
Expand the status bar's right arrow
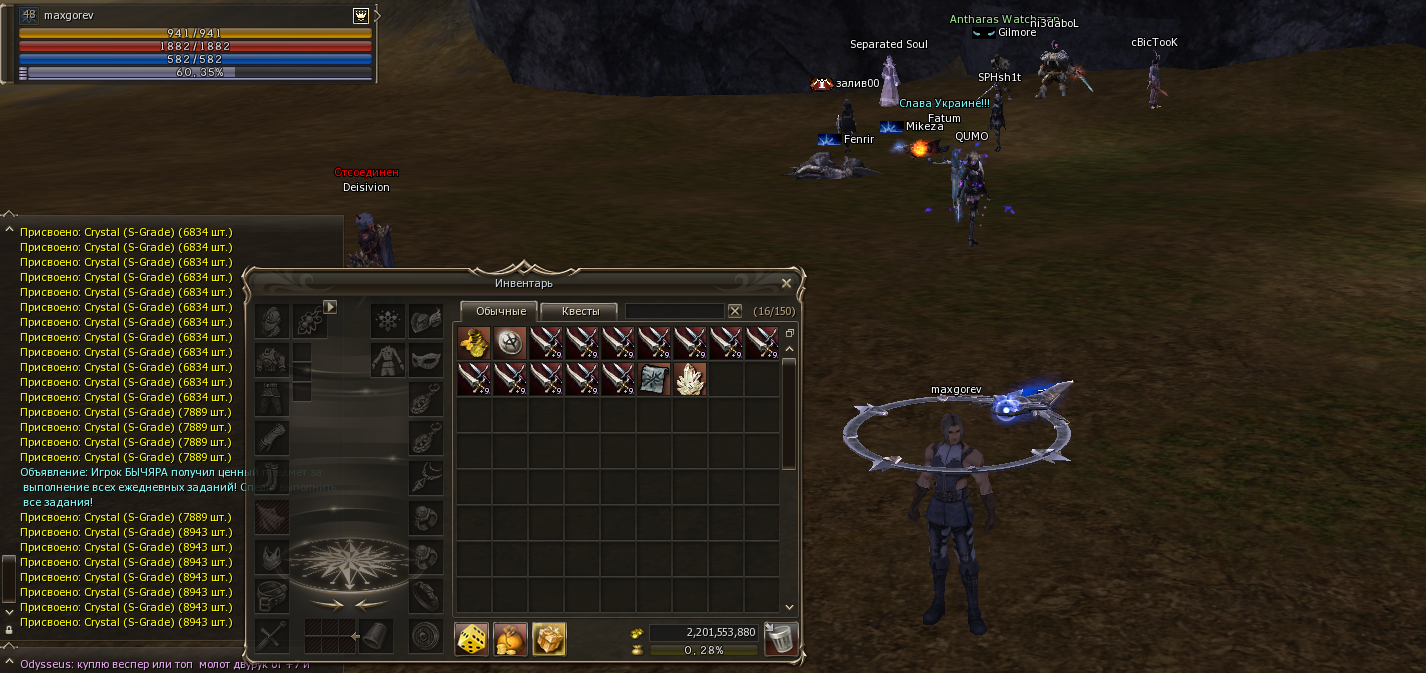[377, 16]
